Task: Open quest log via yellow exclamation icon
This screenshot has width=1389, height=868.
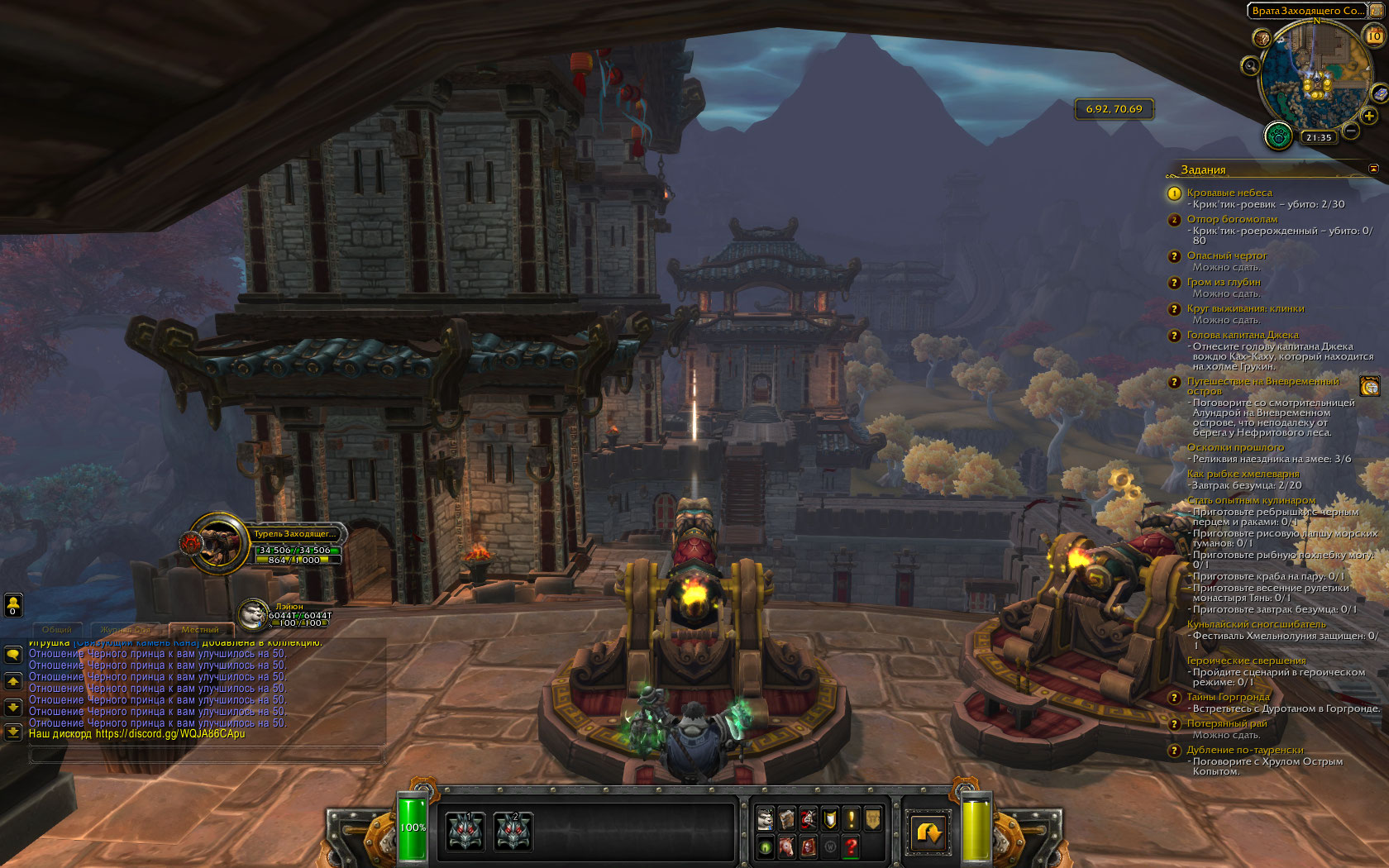Action: (x=851, y=818)
